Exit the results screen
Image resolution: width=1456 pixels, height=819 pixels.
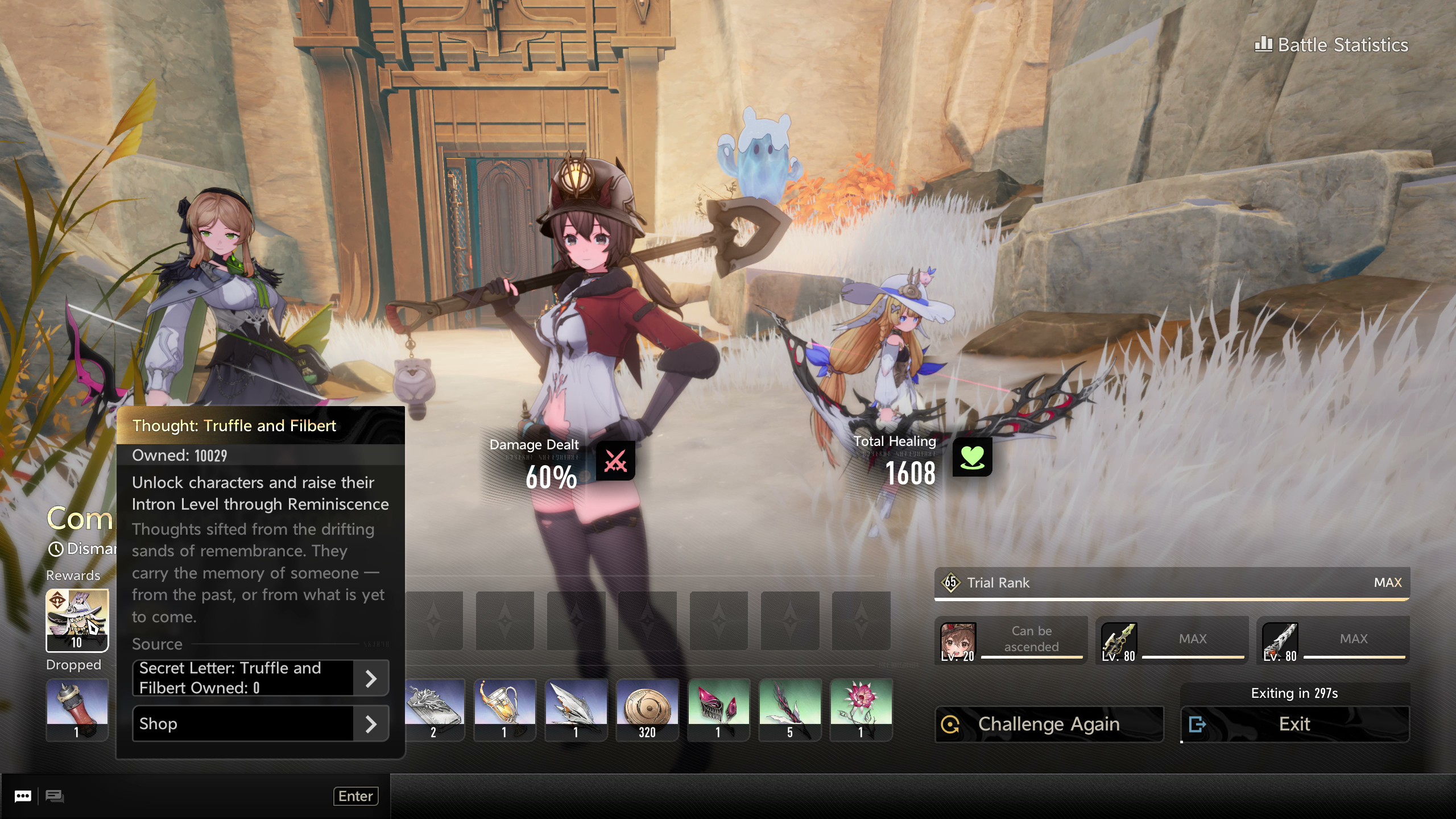pos(1294,724)
